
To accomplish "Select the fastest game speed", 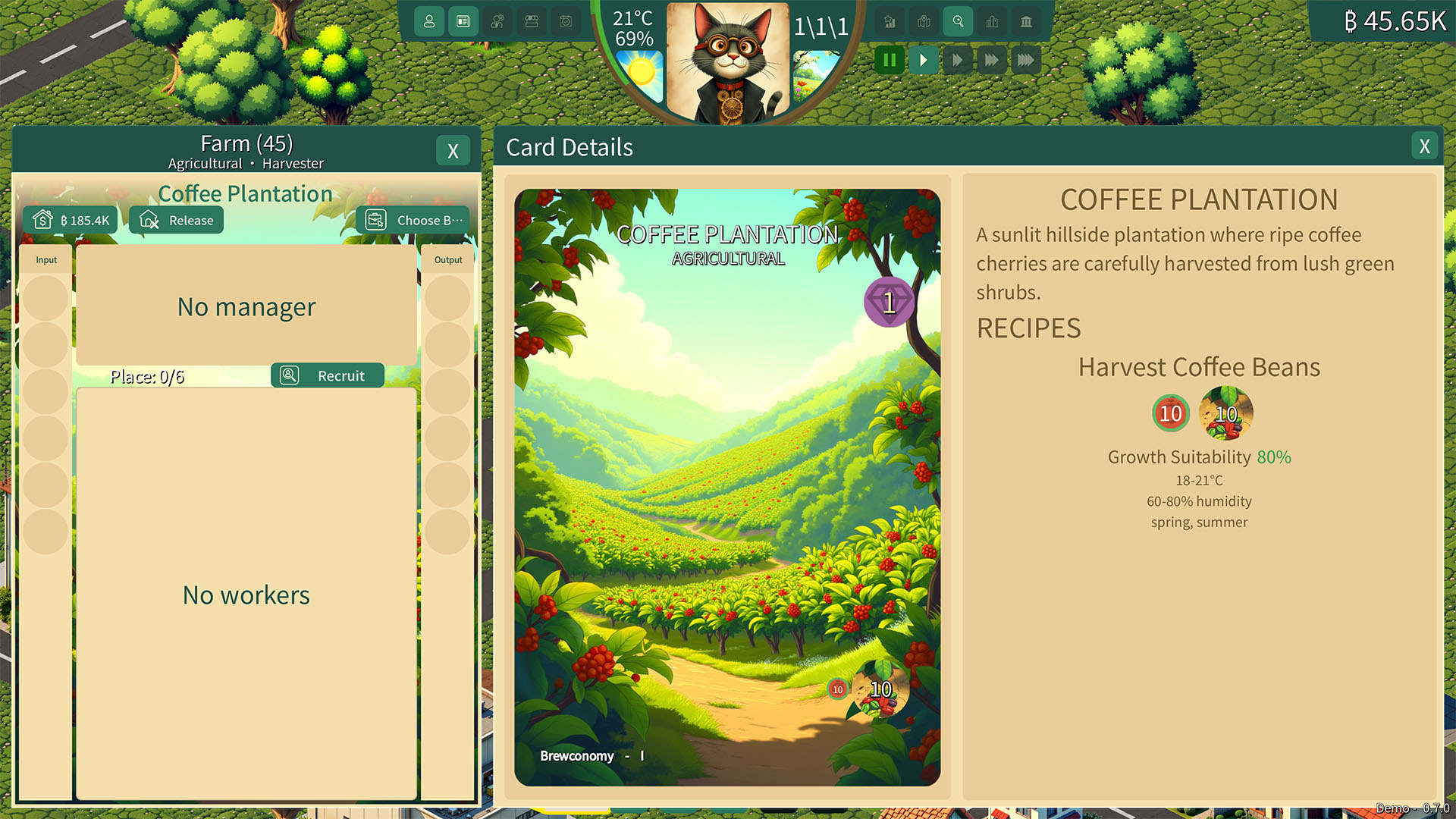I will pos(1026,60).
